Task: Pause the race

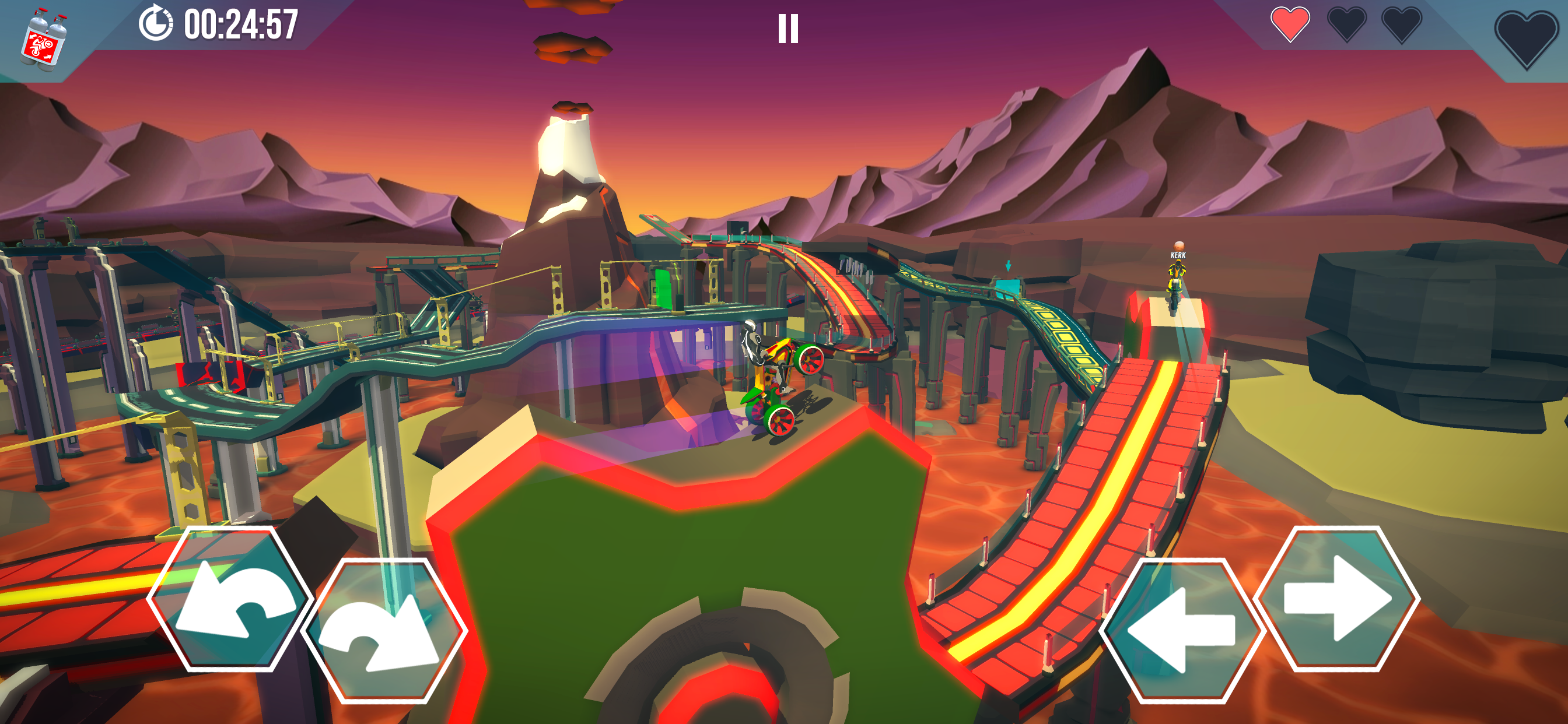Action: coord(787,29)
